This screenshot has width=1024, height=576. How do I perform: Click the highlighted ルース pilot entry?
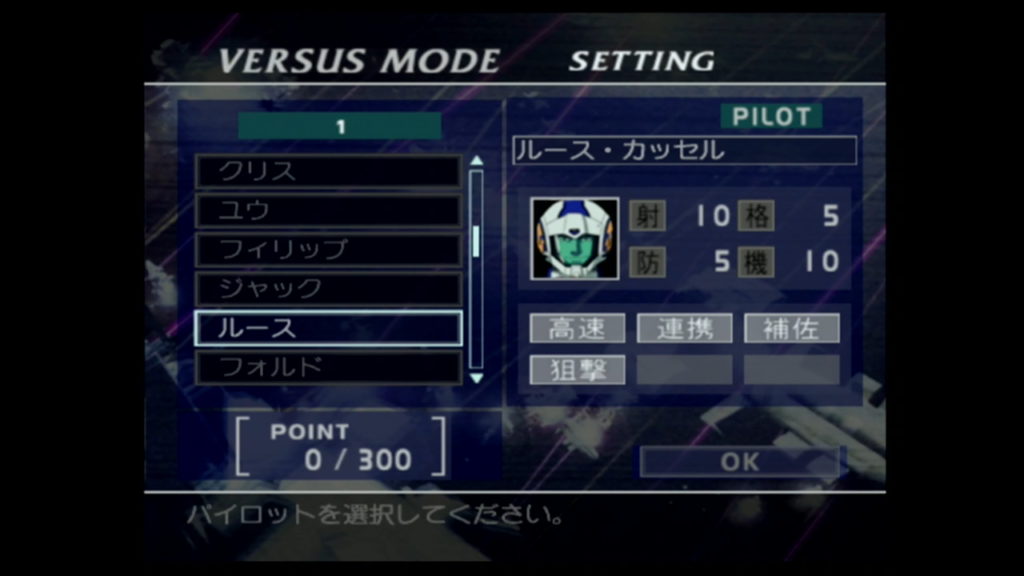pyautogui.click(x=328, y=328)
